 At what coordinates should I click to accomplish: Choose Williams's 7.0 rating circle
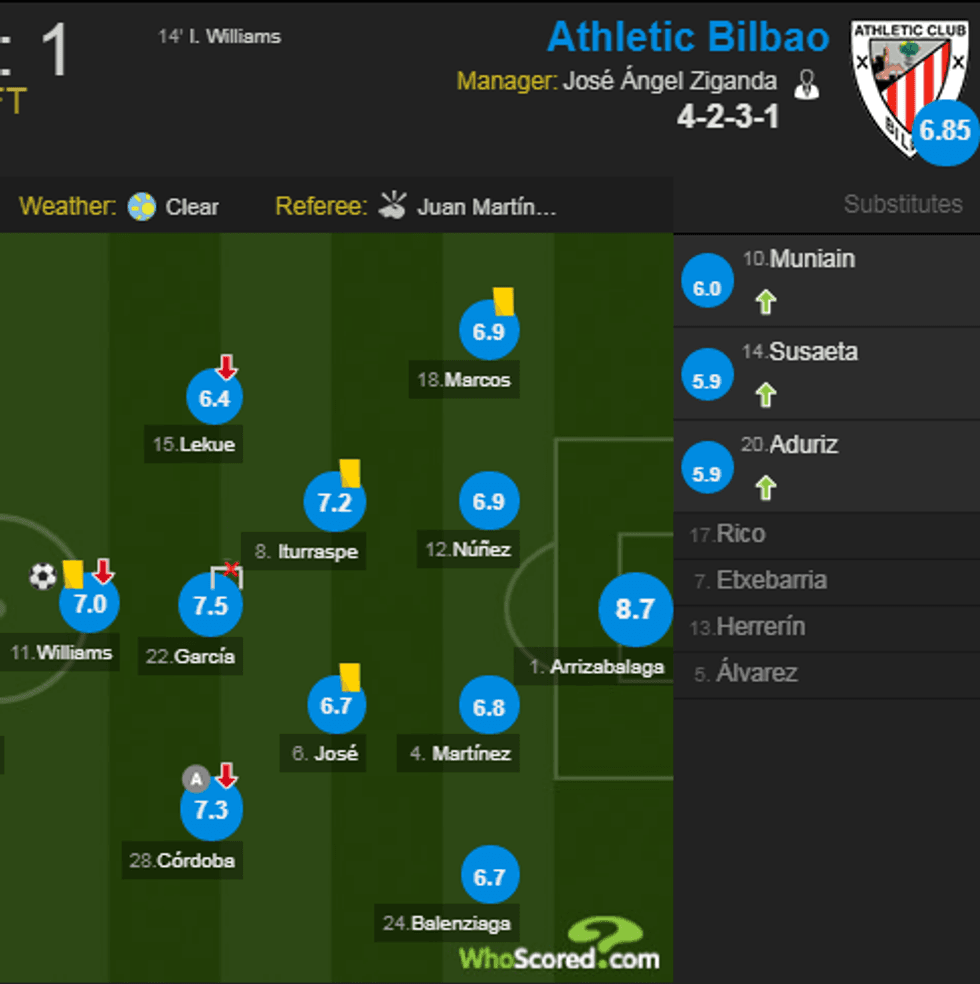click(90, 604)
